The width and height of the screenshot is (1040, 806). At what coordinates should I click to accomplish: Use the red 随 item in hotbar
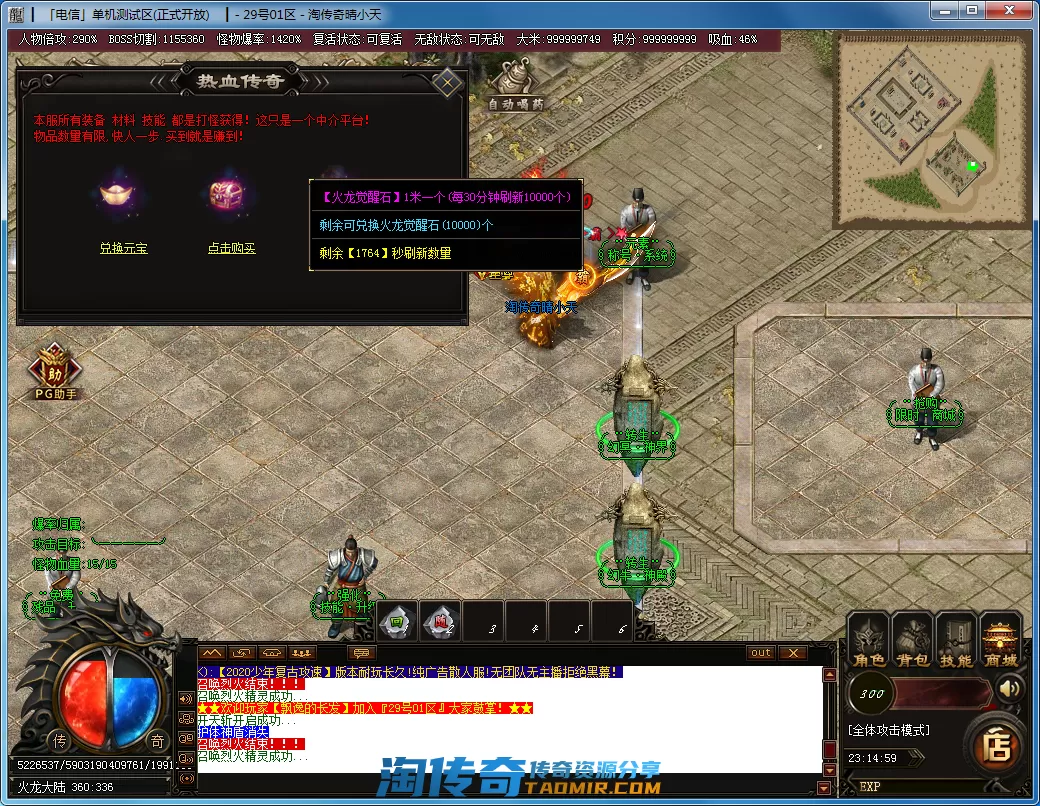(440, 622)
